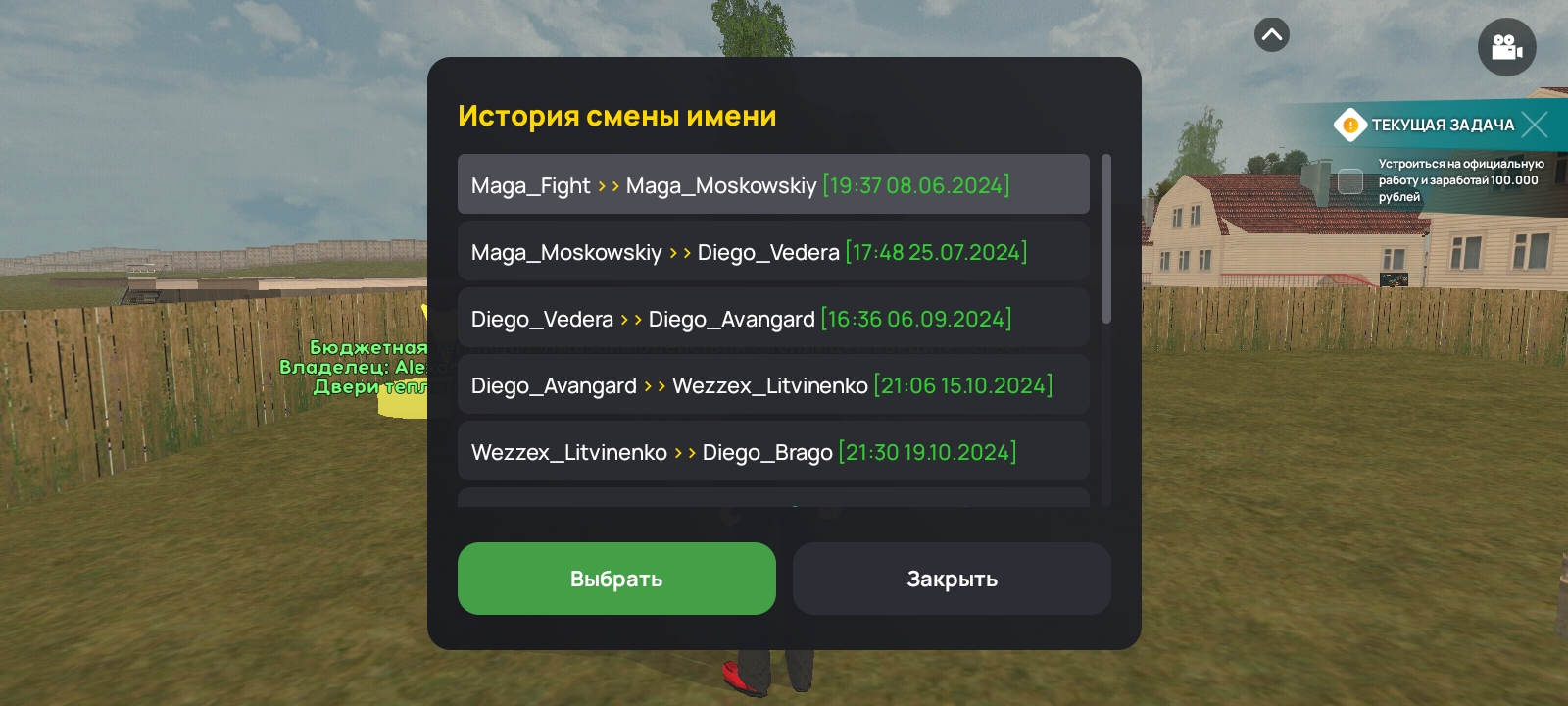
Task: Tick the checkbox beside the job task text
Action: [1350, 180]
